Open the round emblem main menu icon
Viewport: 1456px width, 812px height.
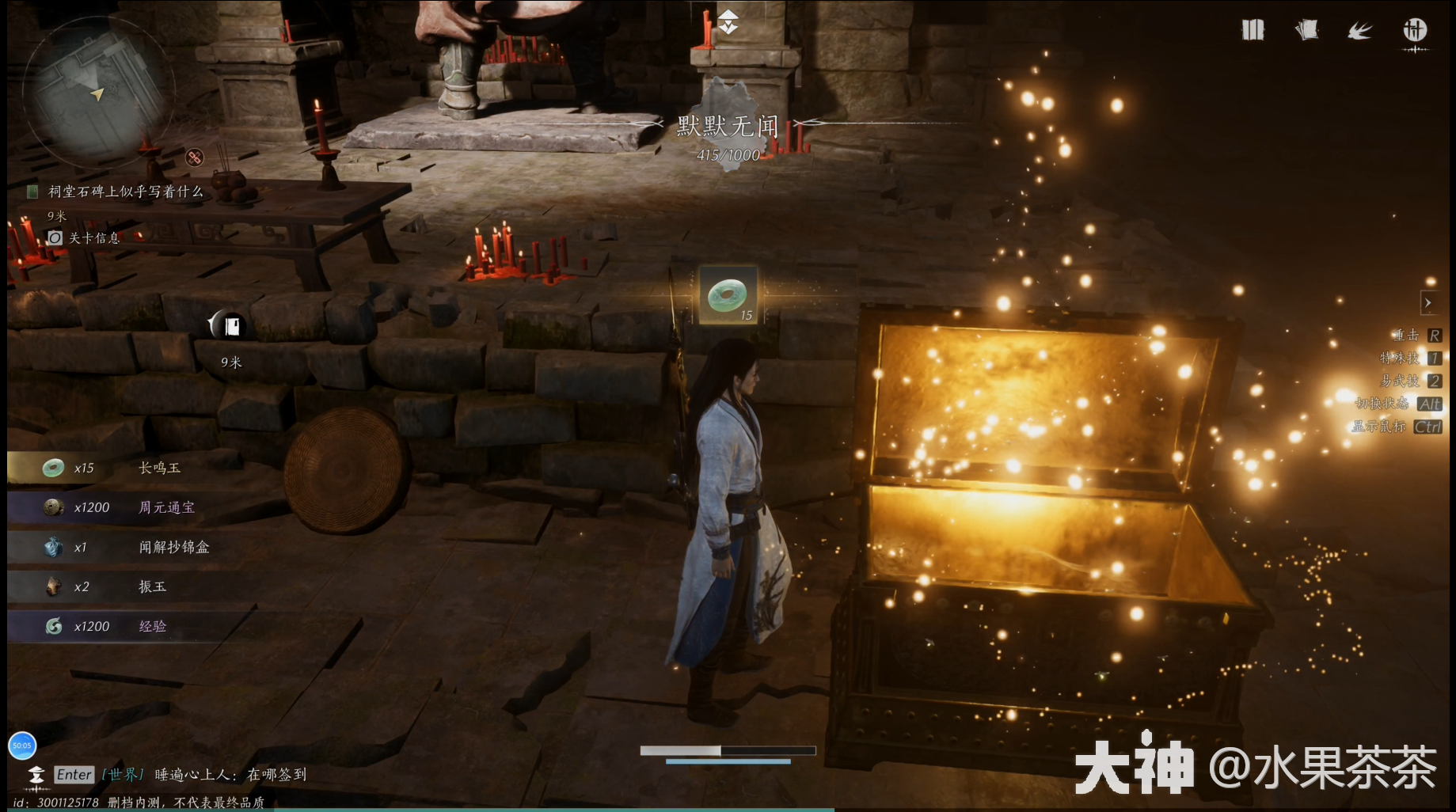[1415, 31]
